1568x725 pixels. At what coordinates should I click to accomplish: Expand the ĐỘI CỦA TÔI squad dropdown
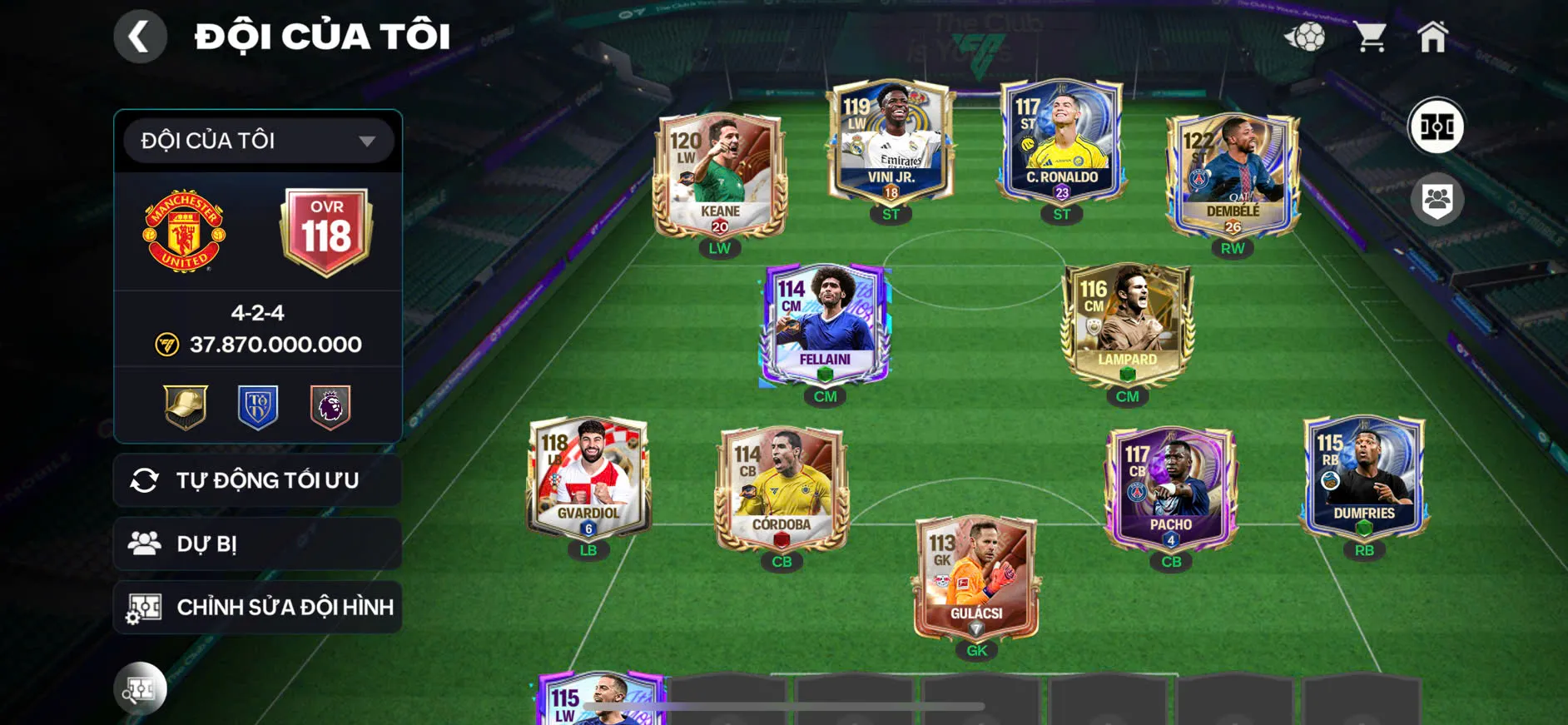pos(256,140)
